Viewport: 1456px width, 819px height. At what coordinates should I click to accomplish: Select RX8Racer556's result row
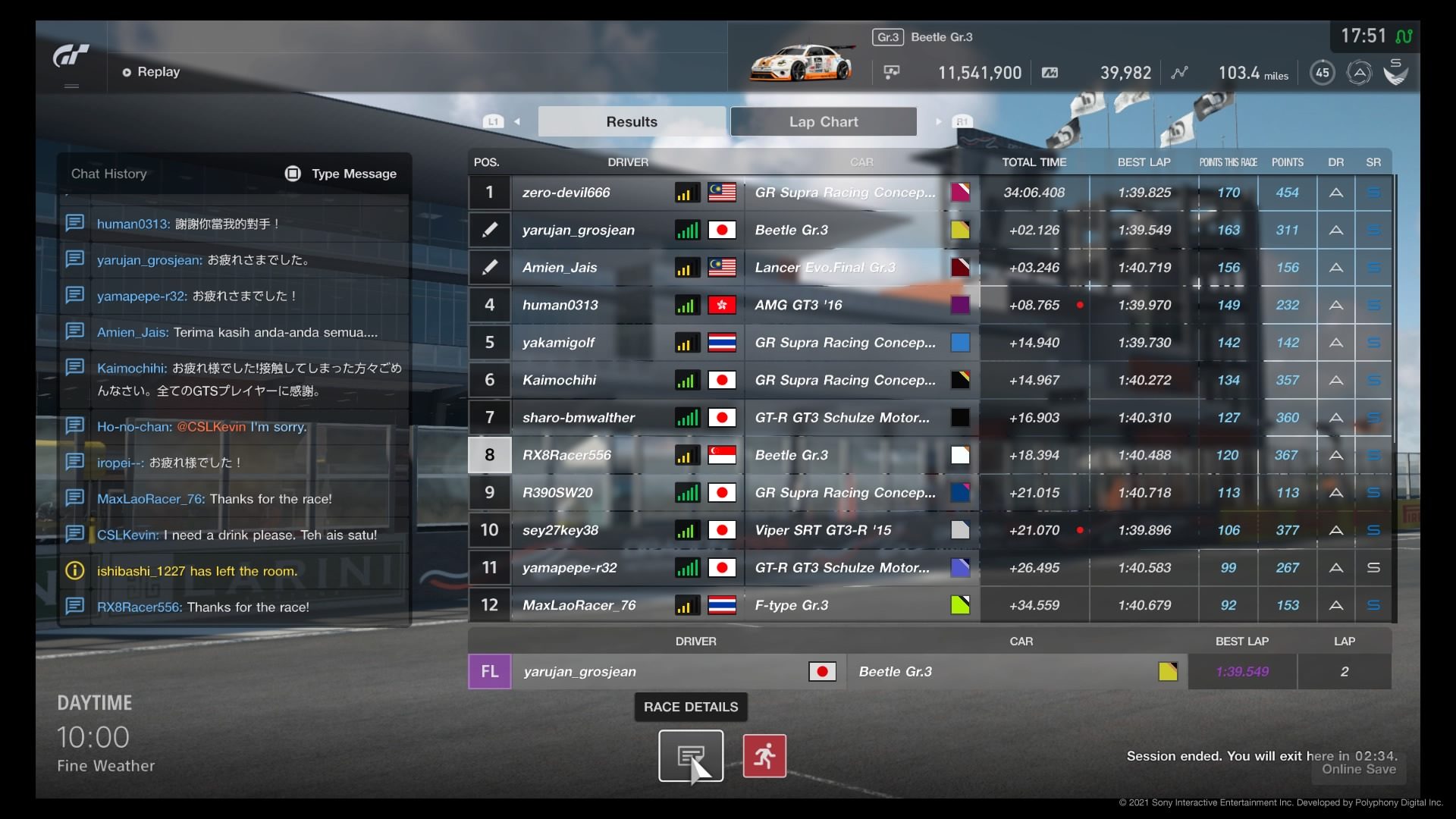click(566, 455)
